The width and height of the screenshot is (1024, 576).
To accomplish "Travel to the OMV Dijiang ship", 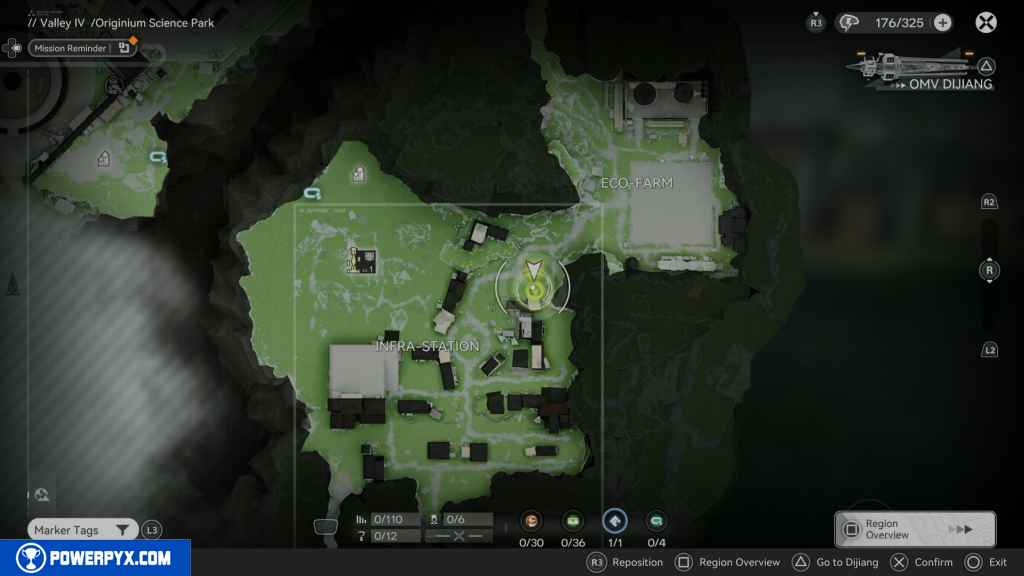I will pyautogui.click(x=922, y=71).
